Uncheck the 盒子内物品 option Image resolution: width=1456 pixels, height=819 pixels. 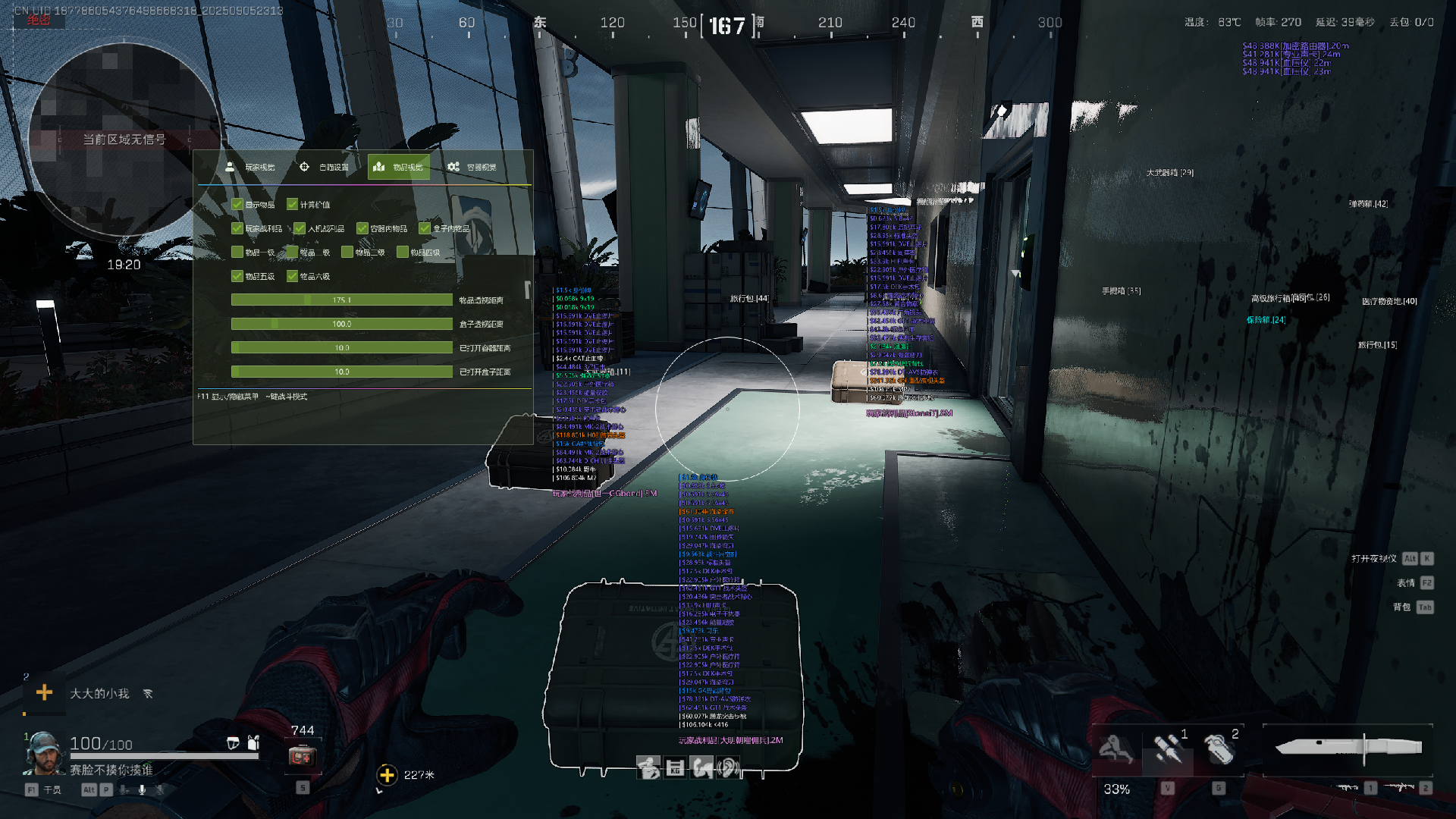(425, 228)
